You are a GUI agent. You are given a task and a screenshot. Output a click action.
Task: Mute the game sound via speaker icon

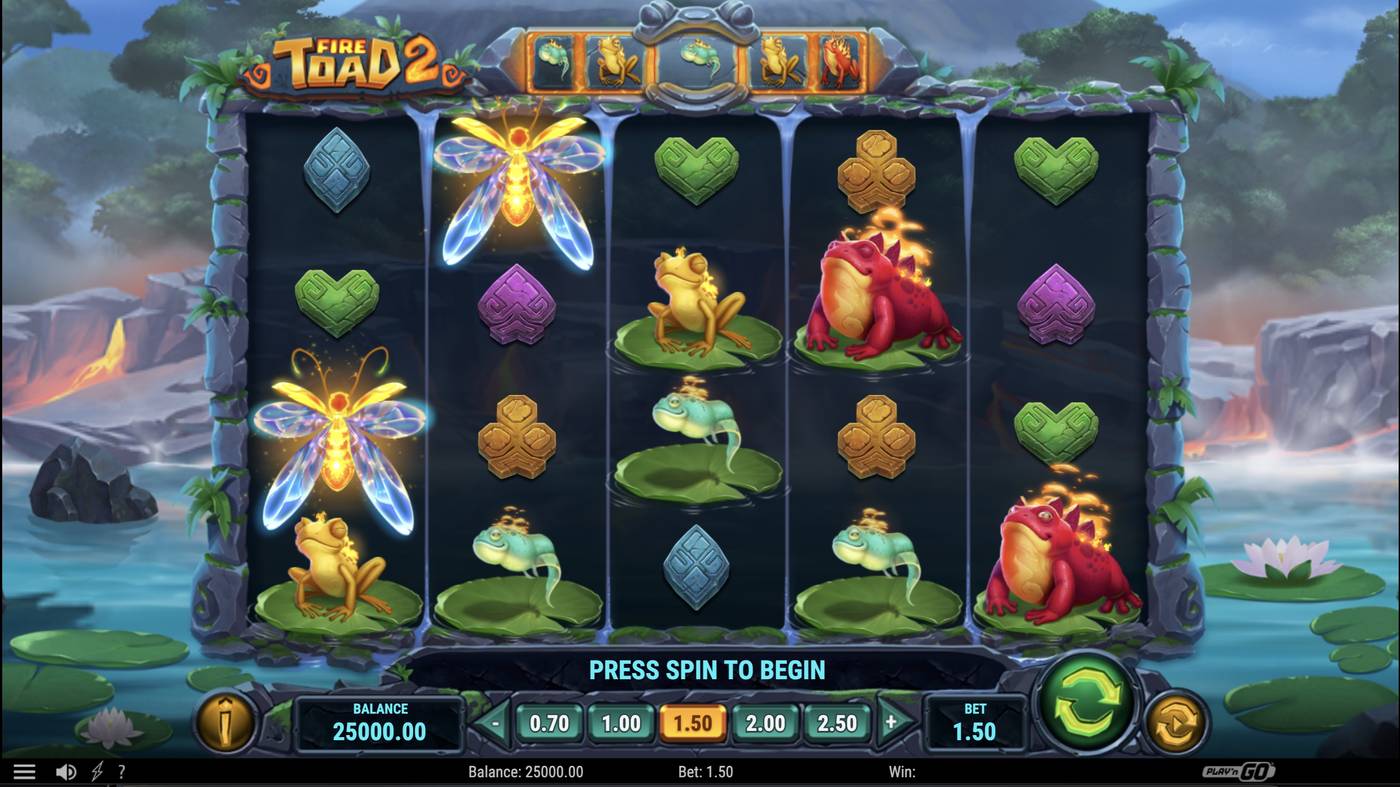point(64,771)
